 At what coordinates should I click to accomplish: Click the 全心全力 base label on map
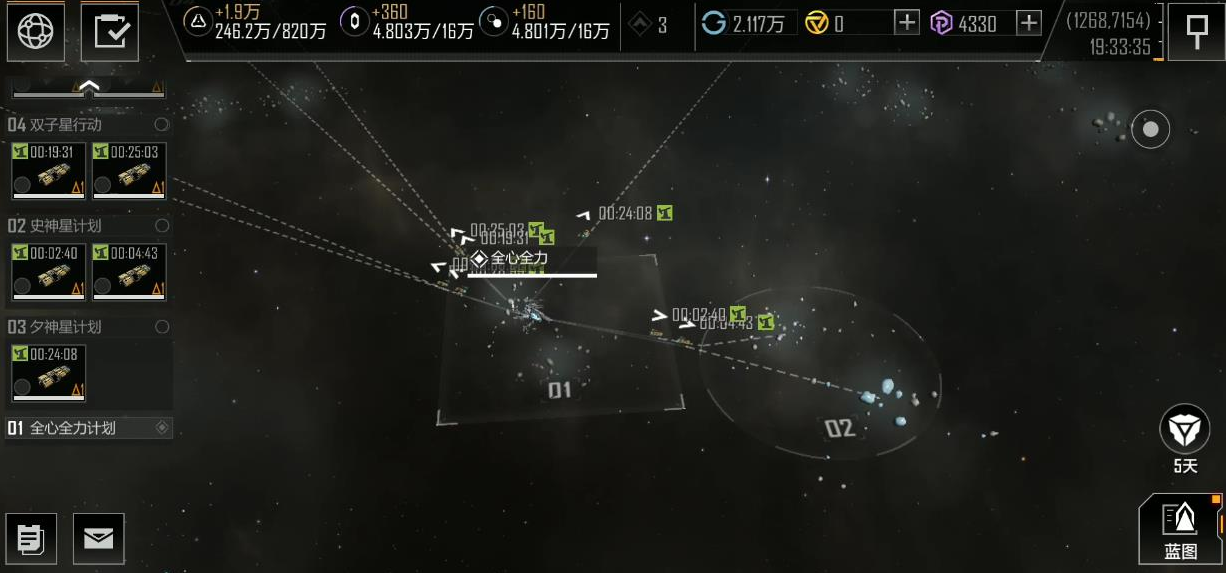click(x=520, y=259)
